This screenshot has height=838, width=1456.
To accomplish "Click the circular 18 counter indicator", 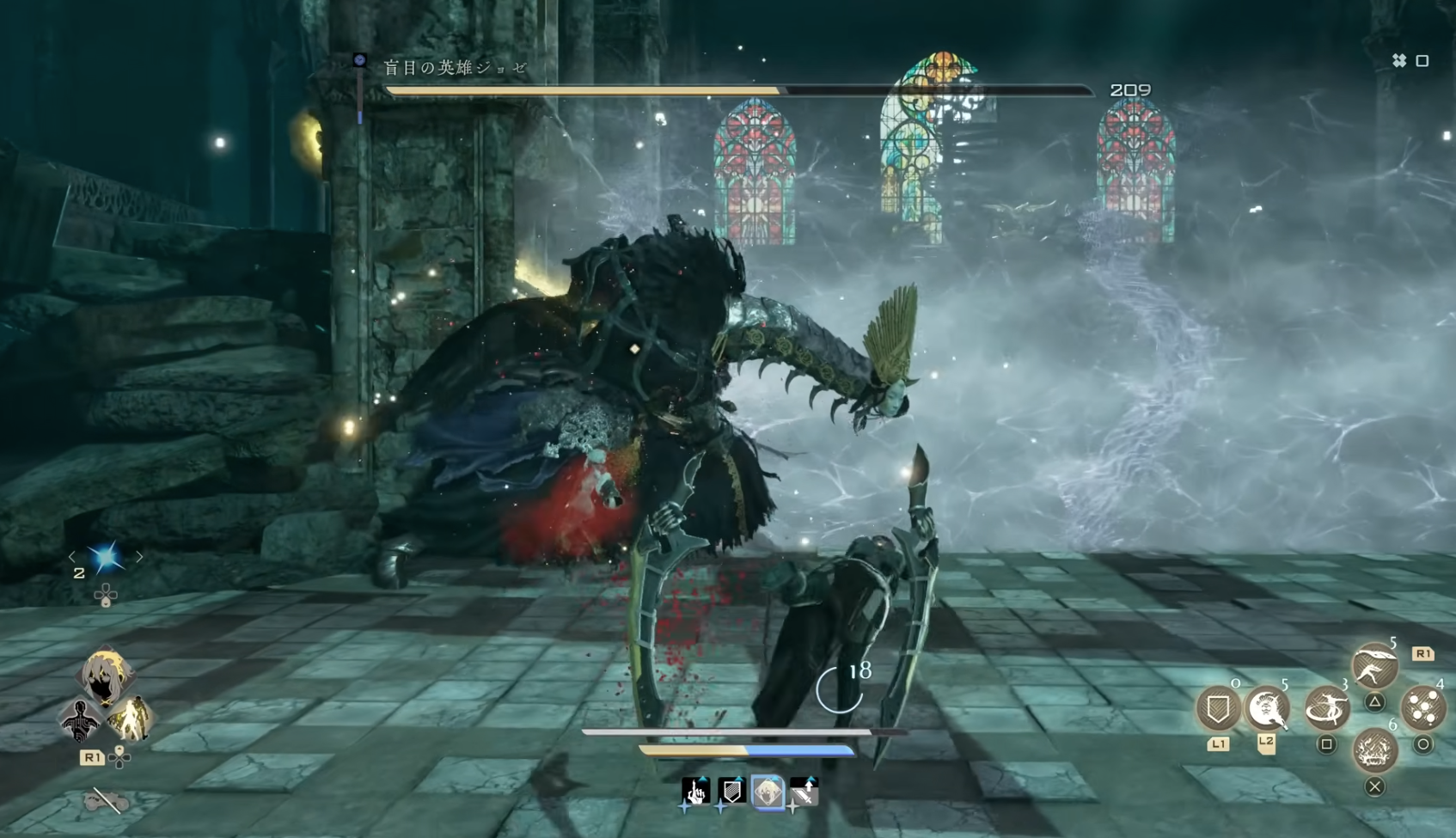I will point(841,688).
